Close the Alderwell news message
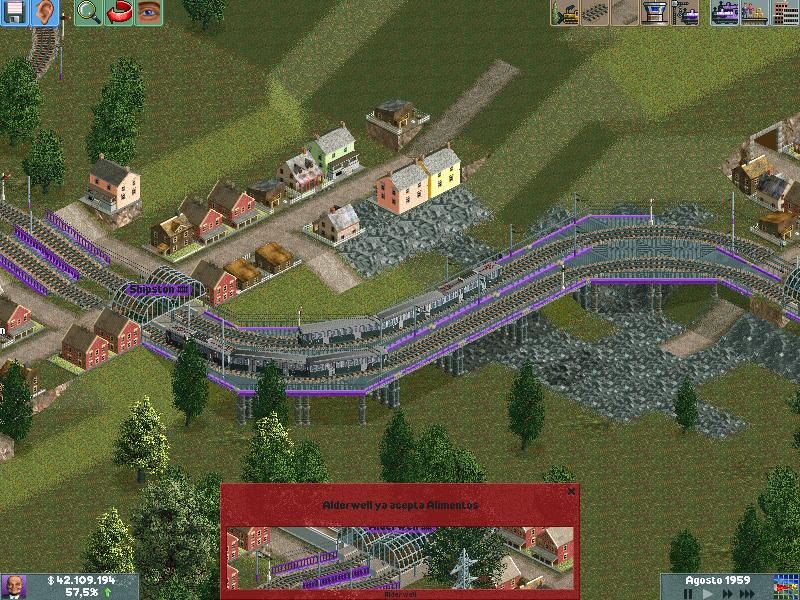Screen dimensions: 800x600 tap(571, 491)
